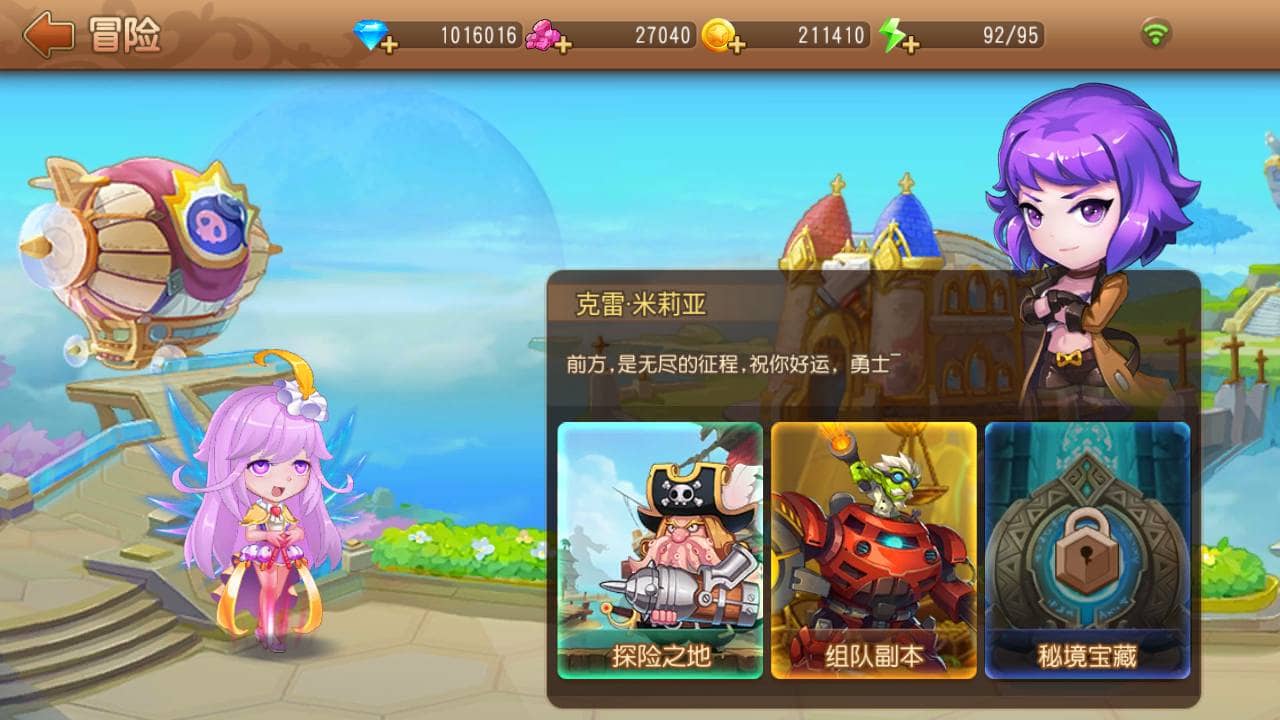
Task: Open the 探险之地 adventure mode
Action: [x=660, y=550]
